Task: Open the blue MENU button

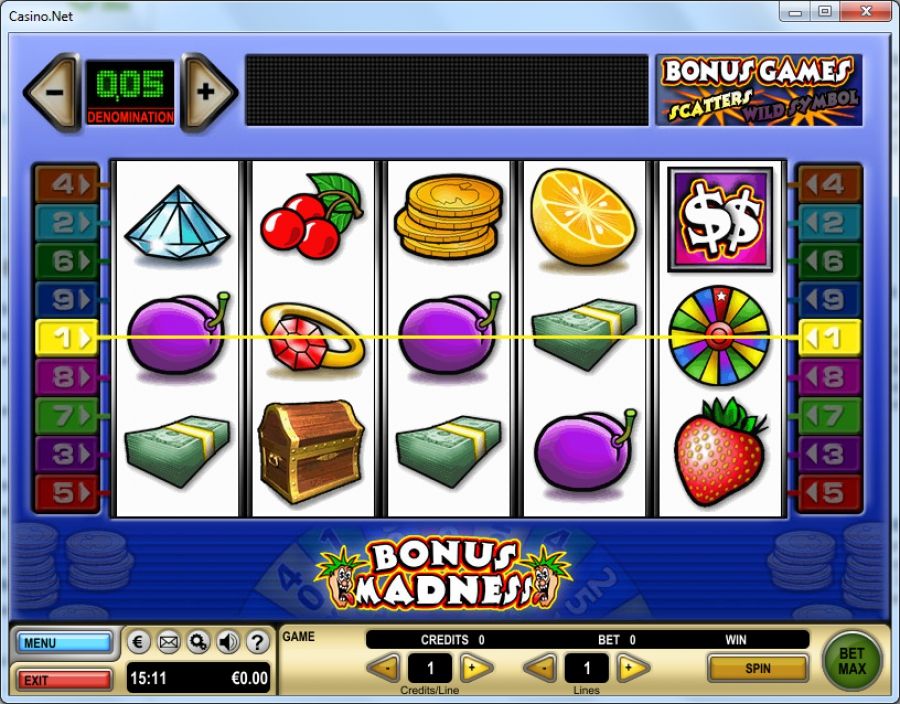Action: point(64,642)
